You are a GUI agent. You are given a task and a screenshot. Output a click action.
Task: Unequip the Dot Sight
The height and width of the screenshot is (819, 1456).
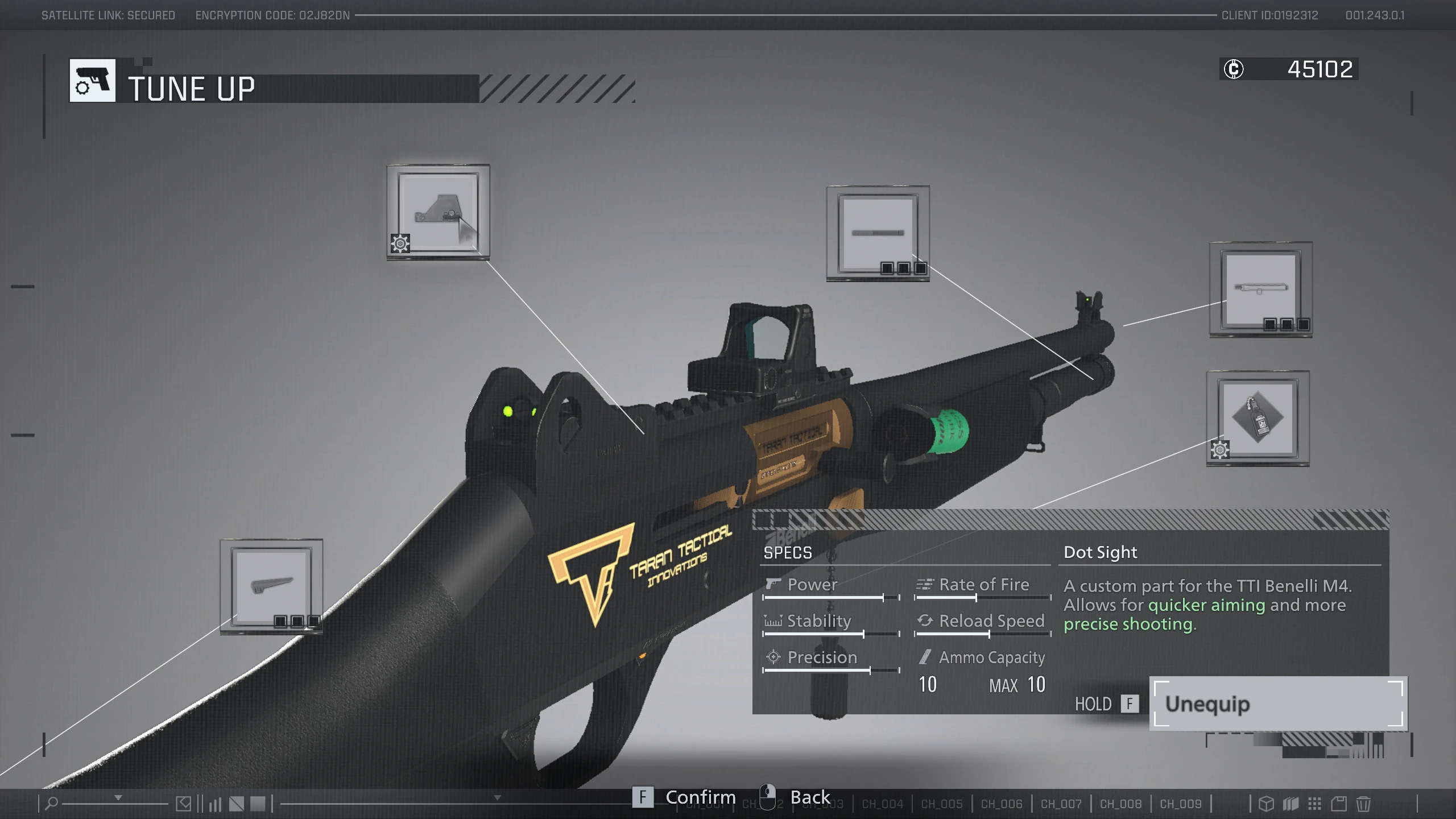[x=1277, y=704]
